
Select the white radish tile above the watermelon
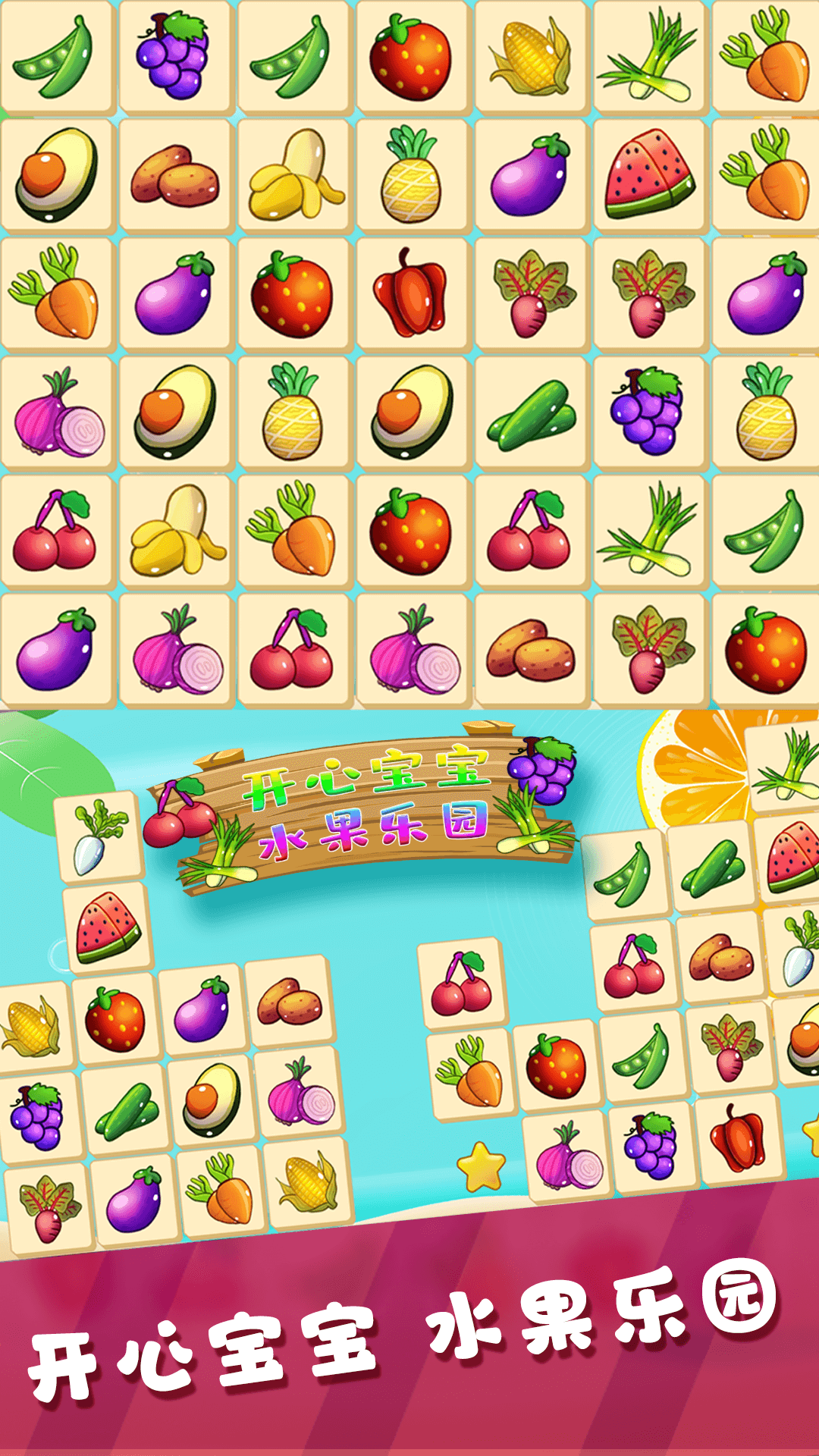pyautogui.click(x=99, y=837)
